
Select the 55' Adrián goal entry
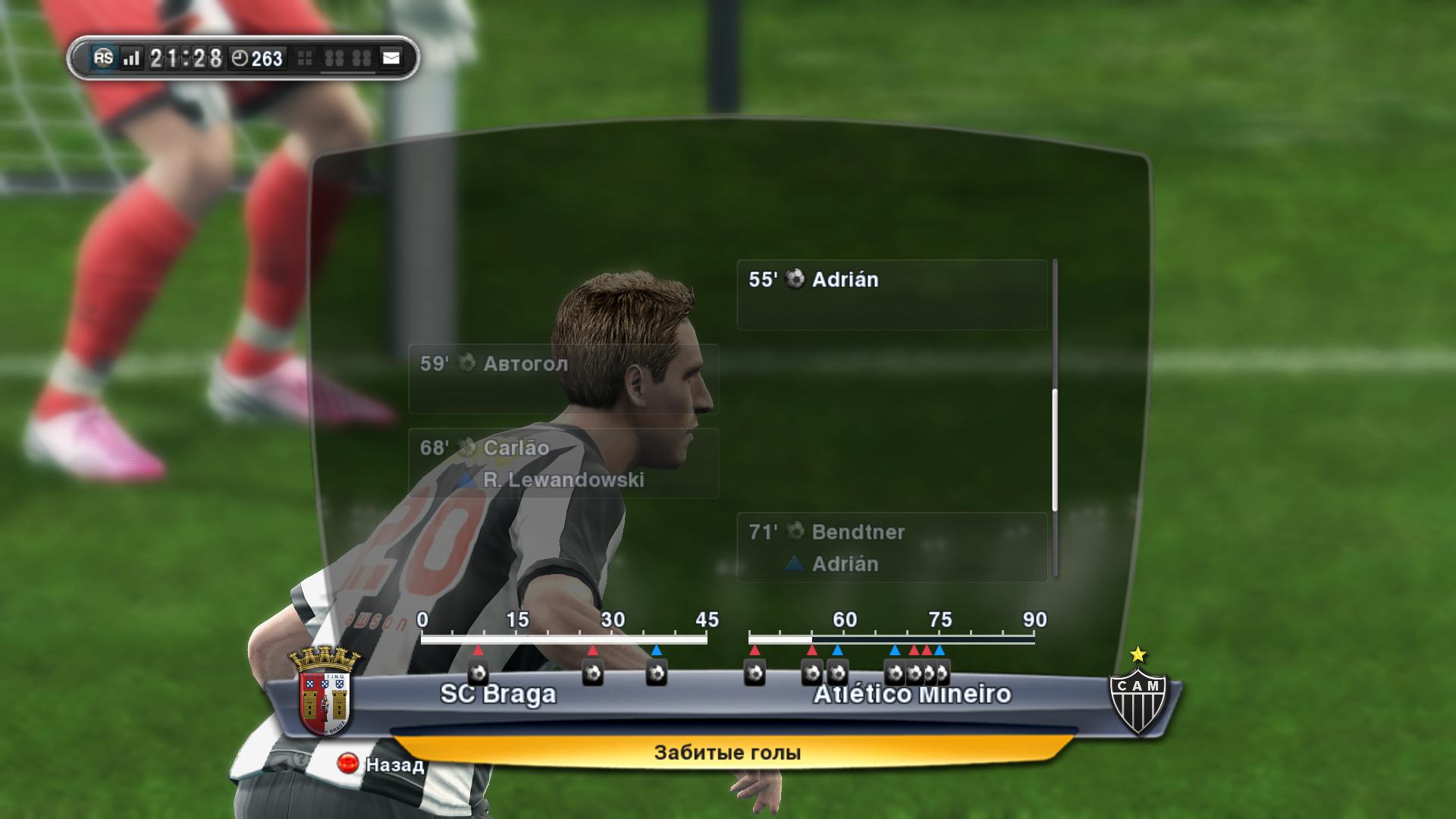(x=891, y=294)
